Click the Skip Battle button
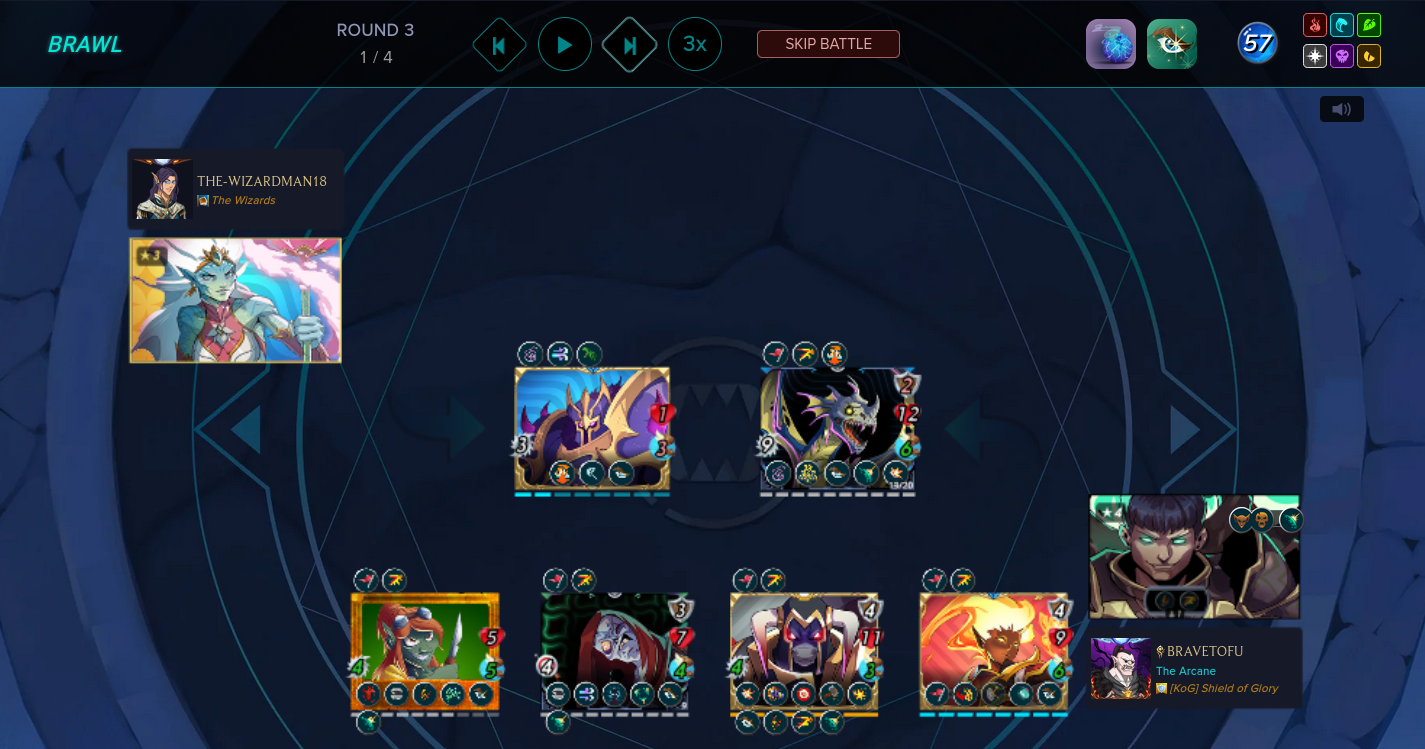This screenshot has width=1425, height=749. (x=828, y=44)
